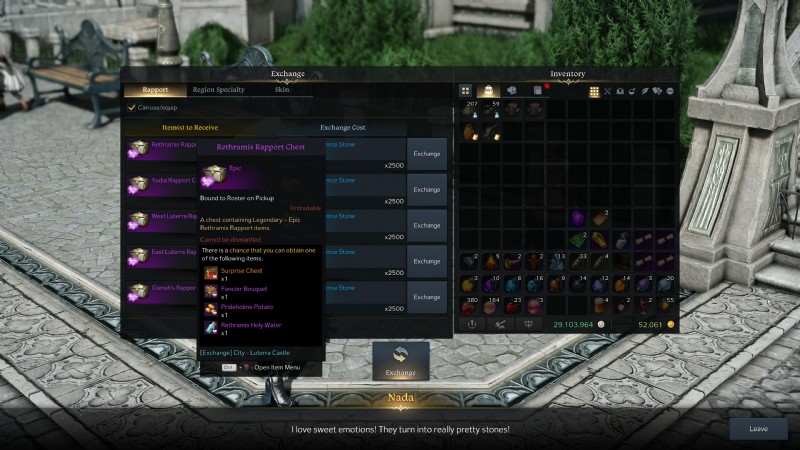Select the purple egg item in inventory
Image resolution: width=800 pixels, height=450 pixels.
coord(577,216)
